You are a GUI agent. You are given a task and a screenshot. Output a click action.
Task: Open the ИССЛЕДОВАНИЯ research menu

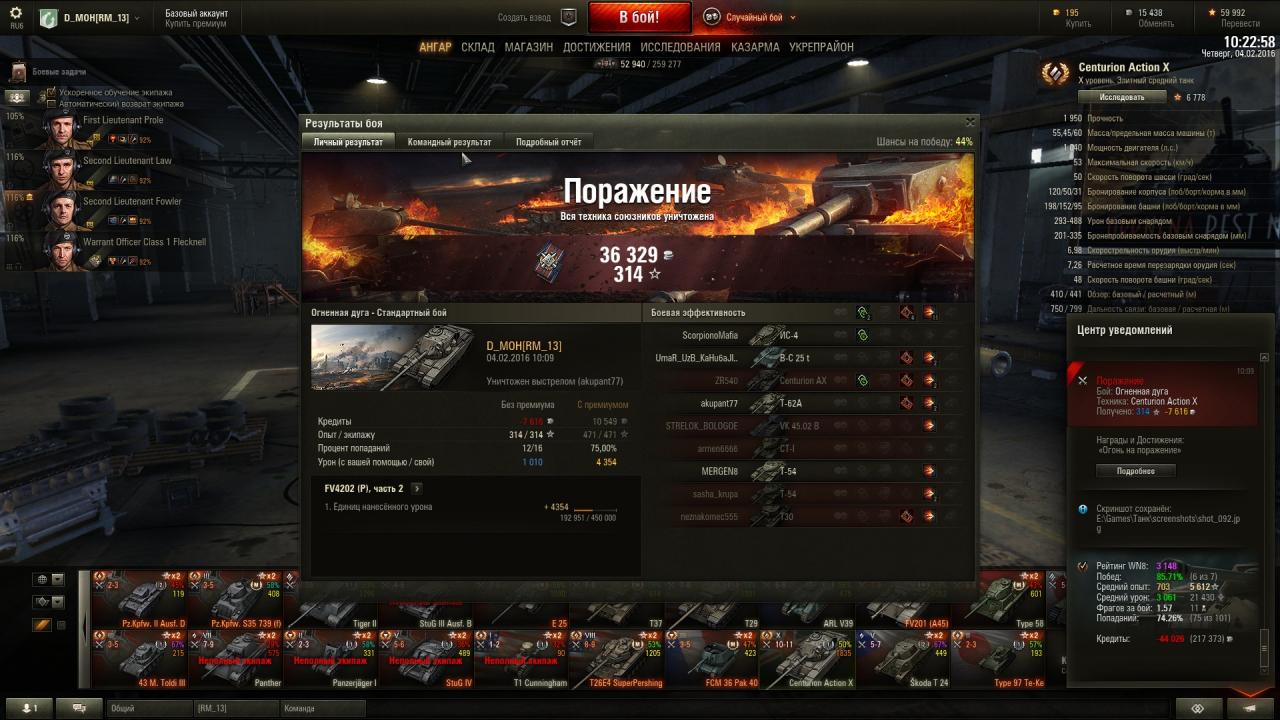coord(680,47)
